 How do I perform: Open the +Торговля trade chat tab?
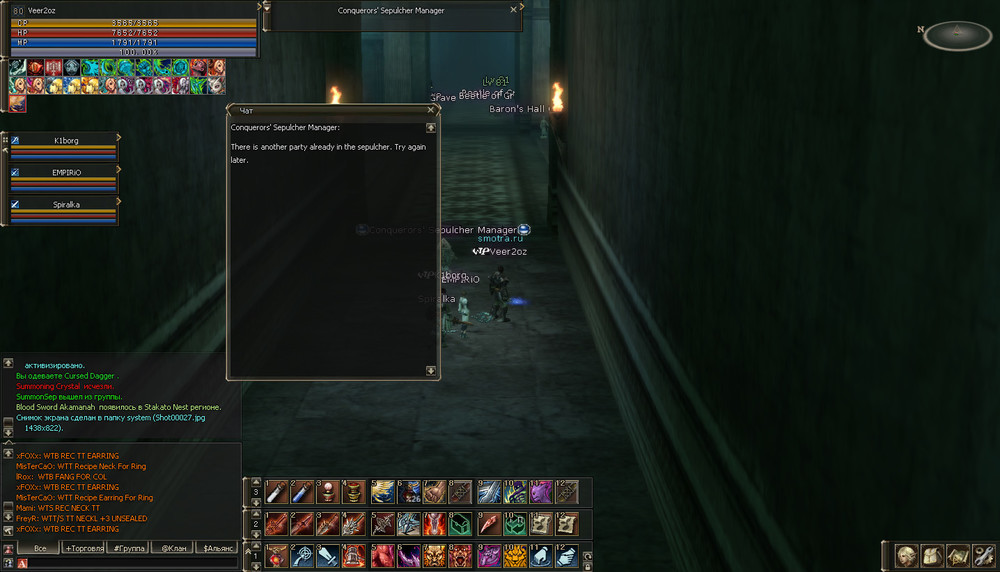83,548
